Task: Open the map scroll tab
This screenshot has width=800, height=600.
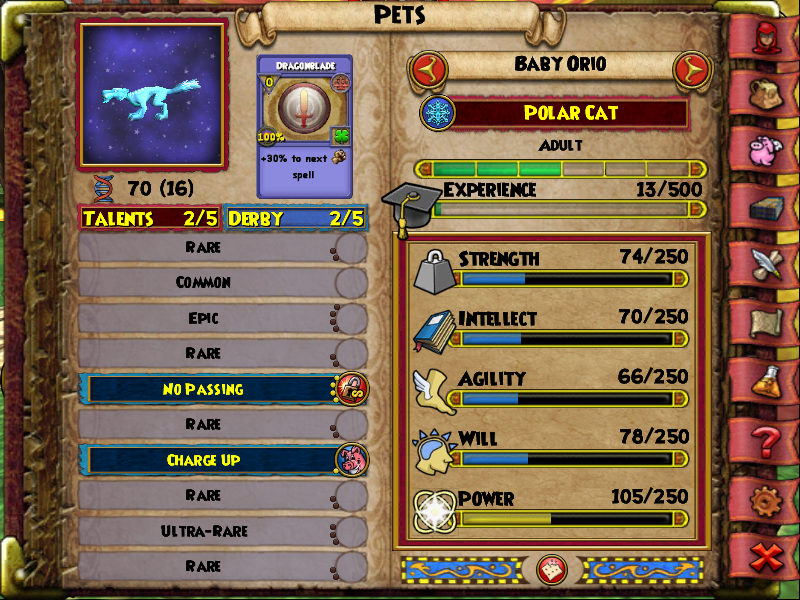Action: pos(768,321)
